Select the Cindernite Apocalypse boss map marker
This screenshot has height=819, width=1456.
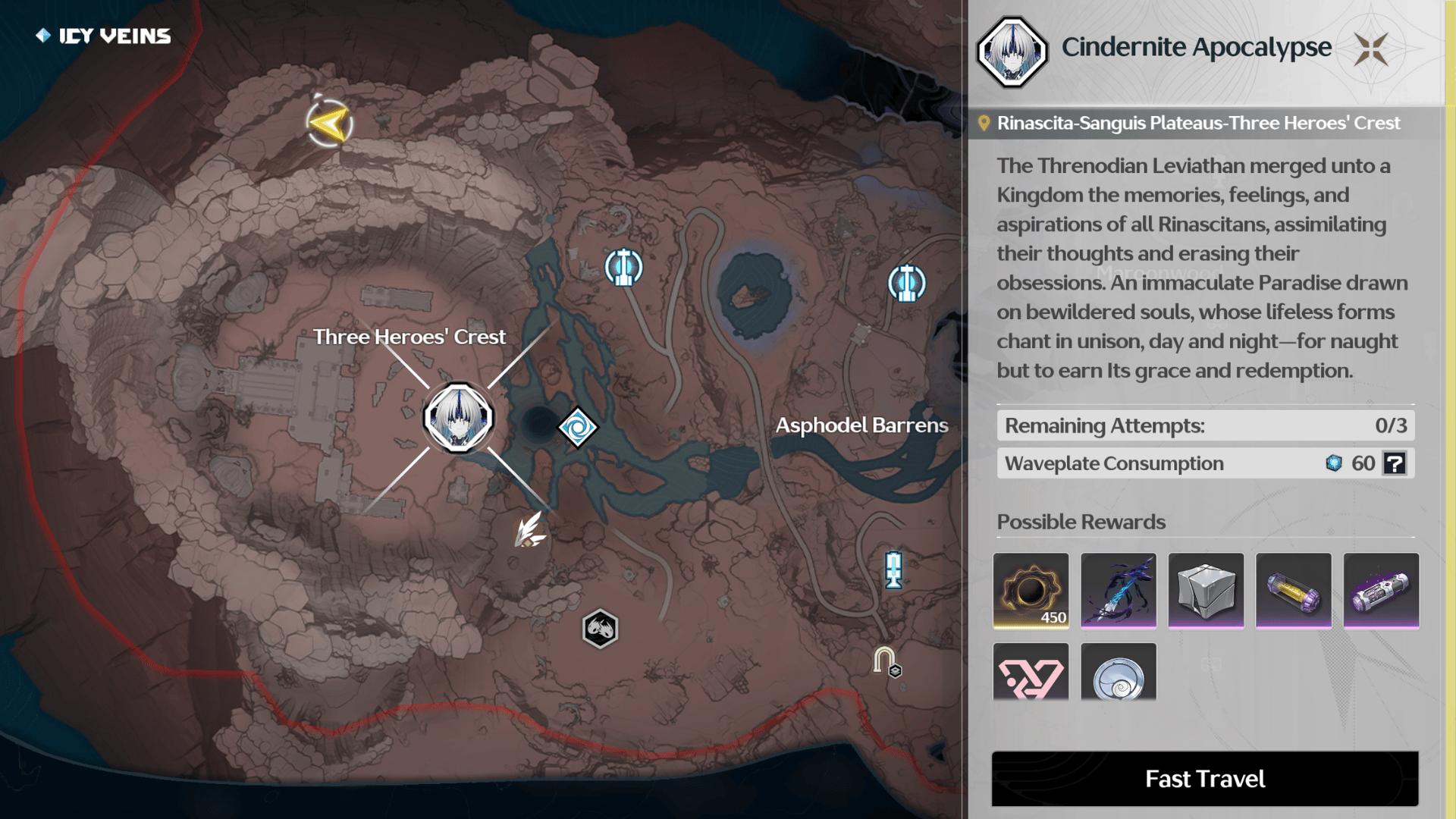coord(458,418)
